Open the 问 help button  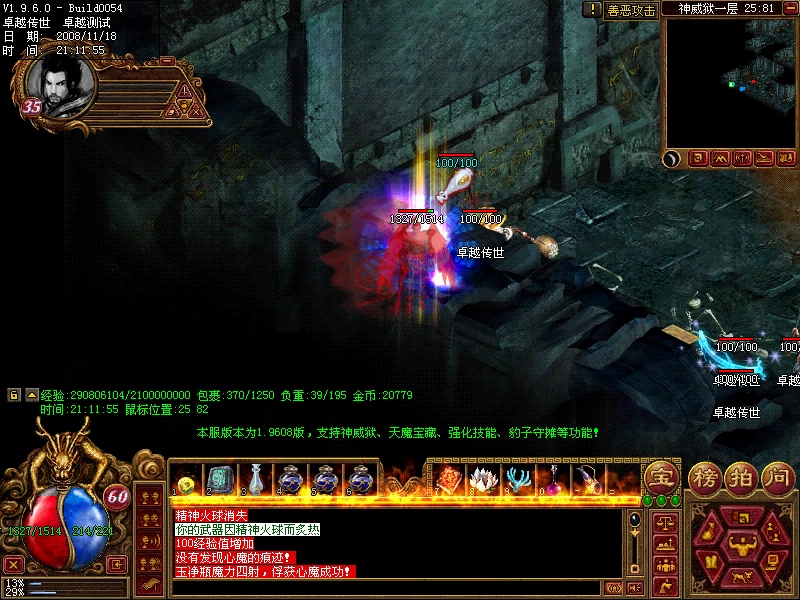pyautogui.click(x=777, y=477)
